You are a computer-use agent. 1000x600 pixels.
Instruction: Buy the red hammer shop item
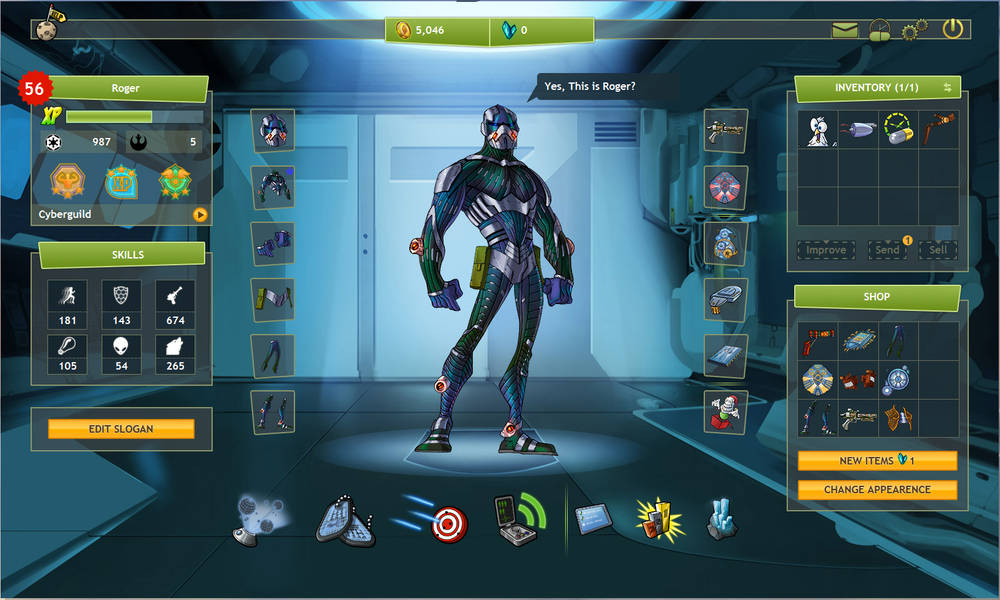[818, 342]
